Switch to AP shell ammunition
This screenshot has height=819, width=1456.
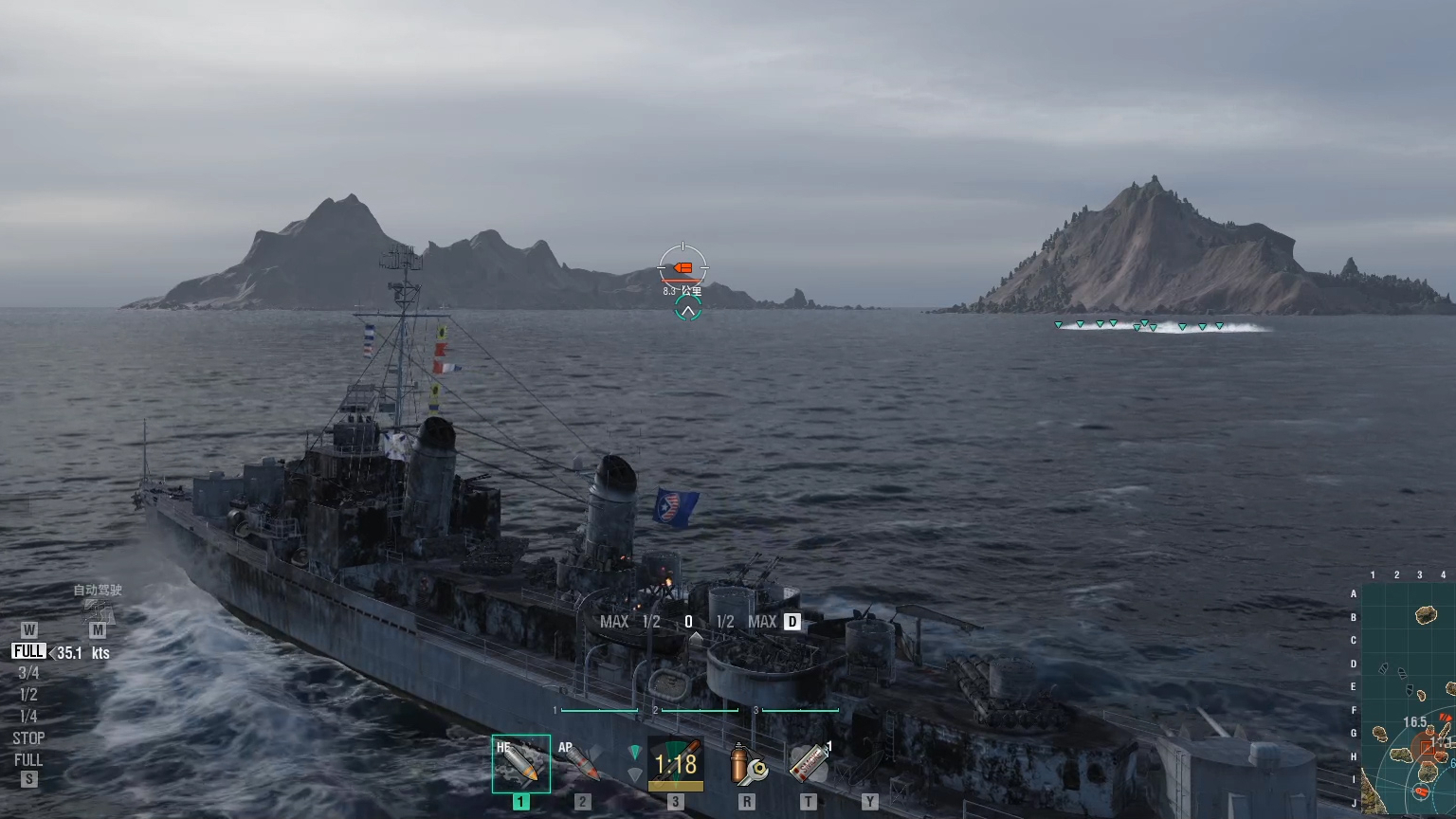[x=581, y=763]
